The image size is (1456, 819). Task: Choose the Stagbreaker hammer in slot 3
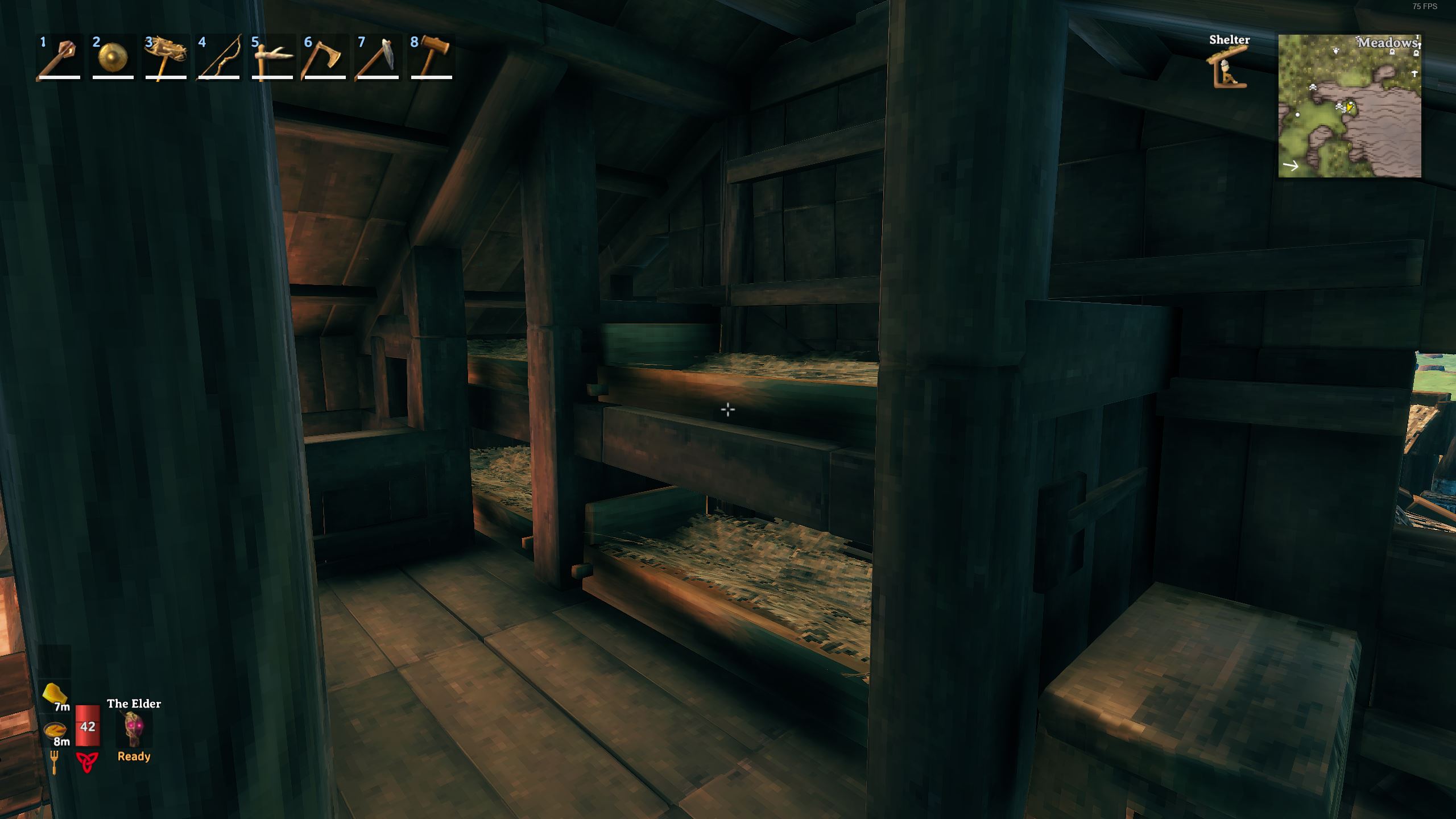coord(166,57)
